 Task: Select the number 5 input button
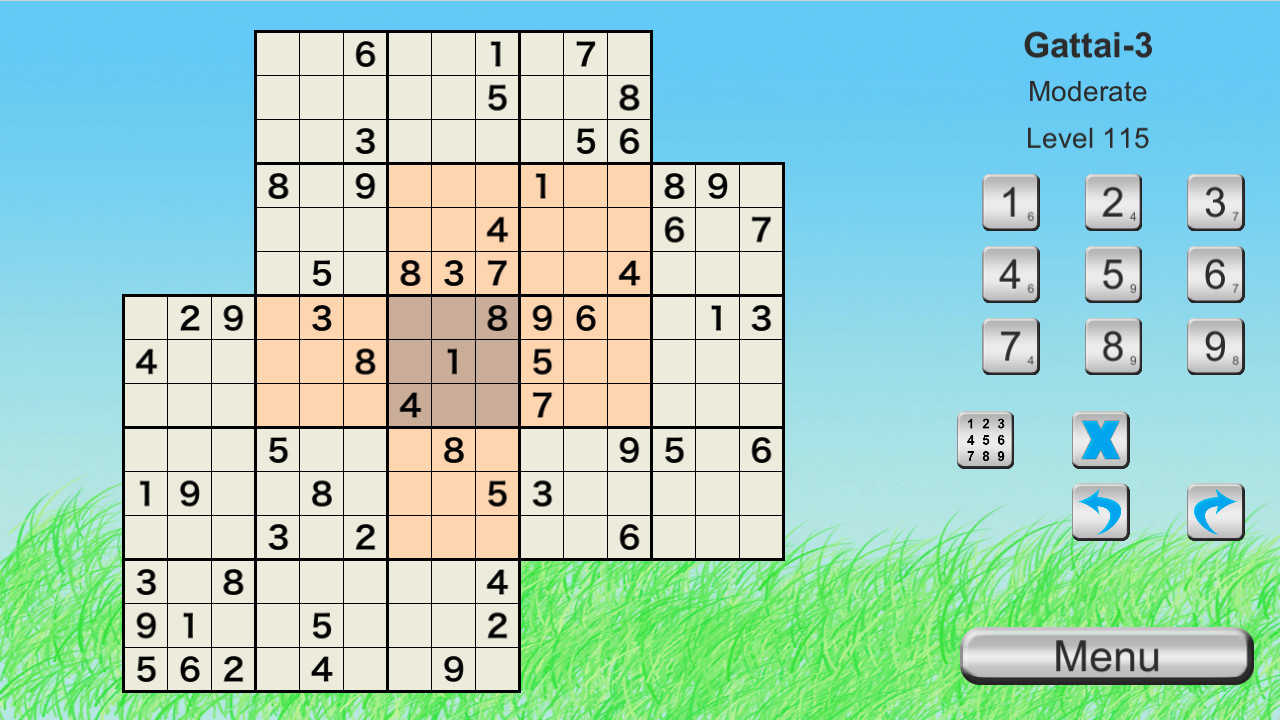point(1113,274)
